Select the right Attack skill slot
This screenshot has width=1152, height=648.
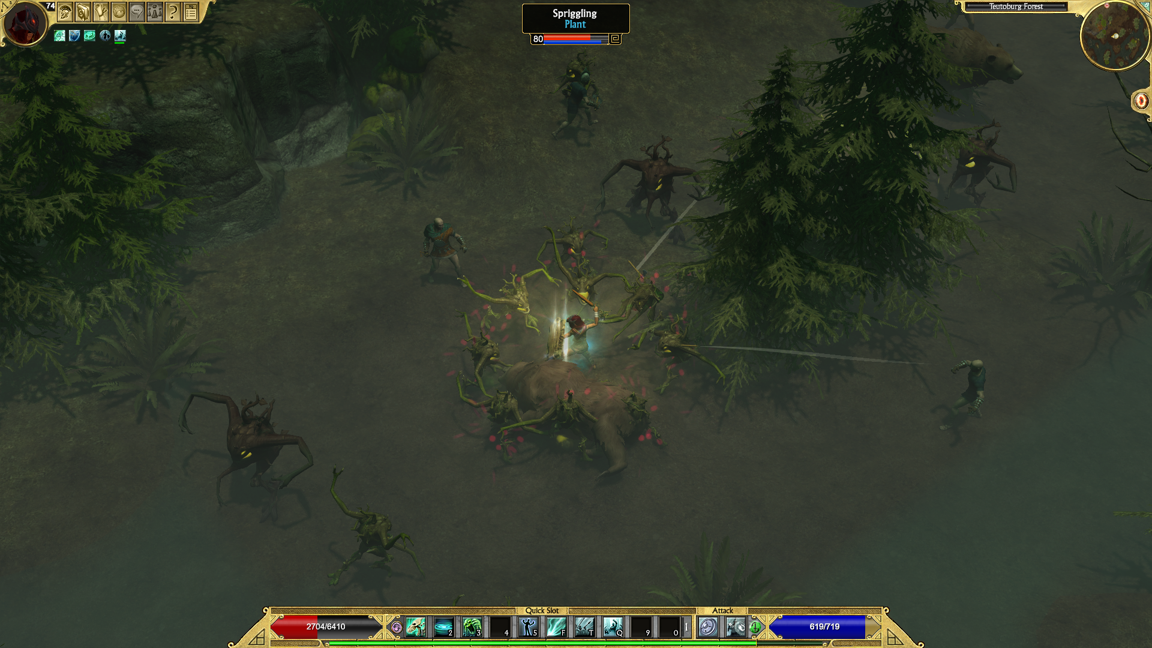pyautogui.click(x=735, y=627)
